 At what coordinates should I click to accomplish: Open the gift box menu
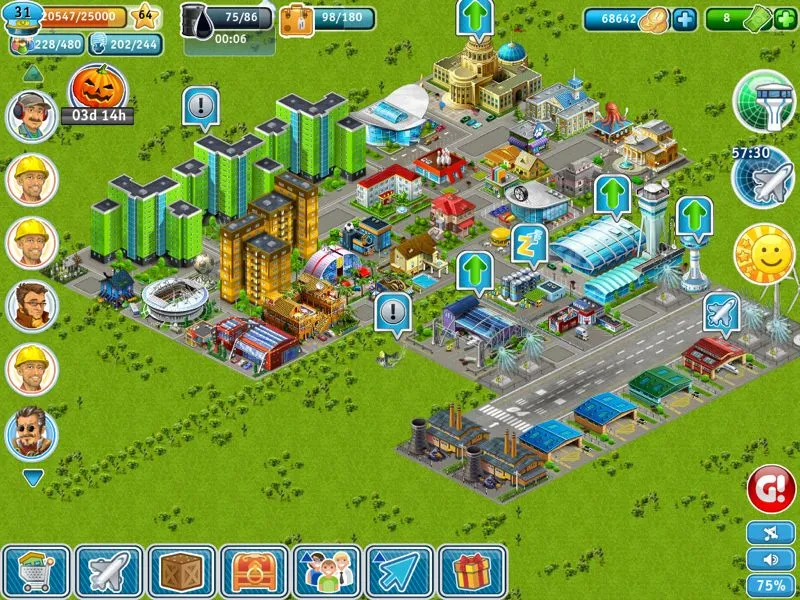(x=471, y=572)
